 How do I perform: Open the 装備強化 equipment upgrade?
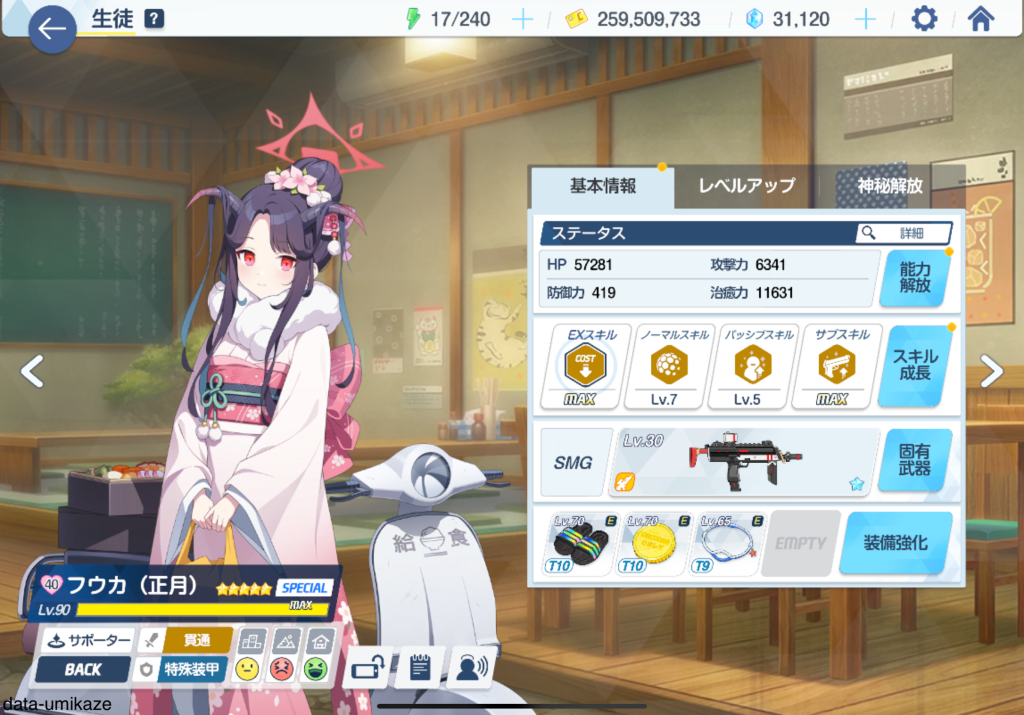tap(895, 544)
